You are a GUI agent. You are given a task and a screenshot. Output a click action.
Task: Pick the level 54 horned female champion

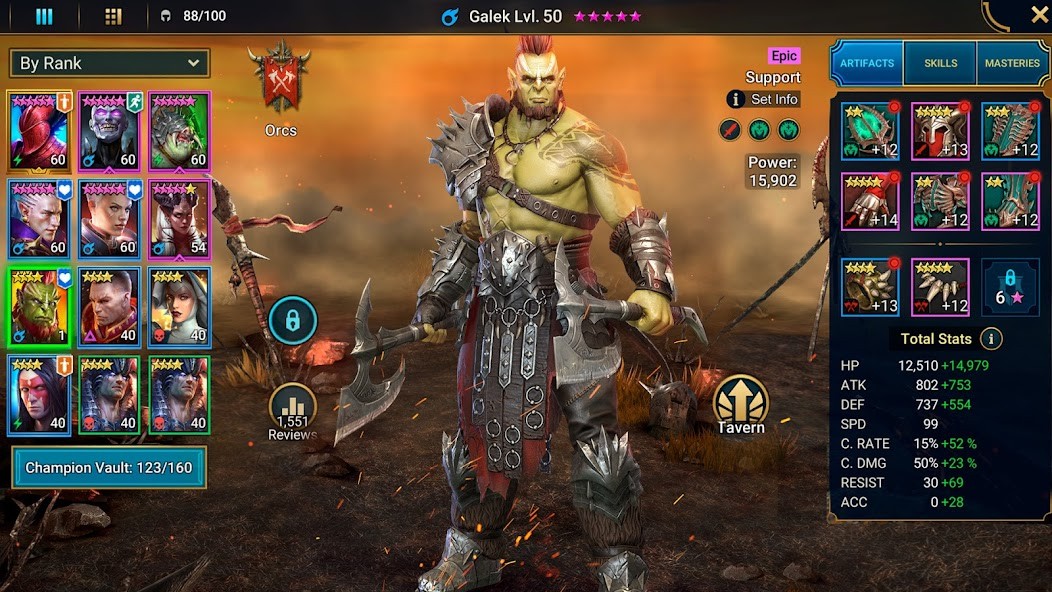pyautogui.click(x=180, y=218)
